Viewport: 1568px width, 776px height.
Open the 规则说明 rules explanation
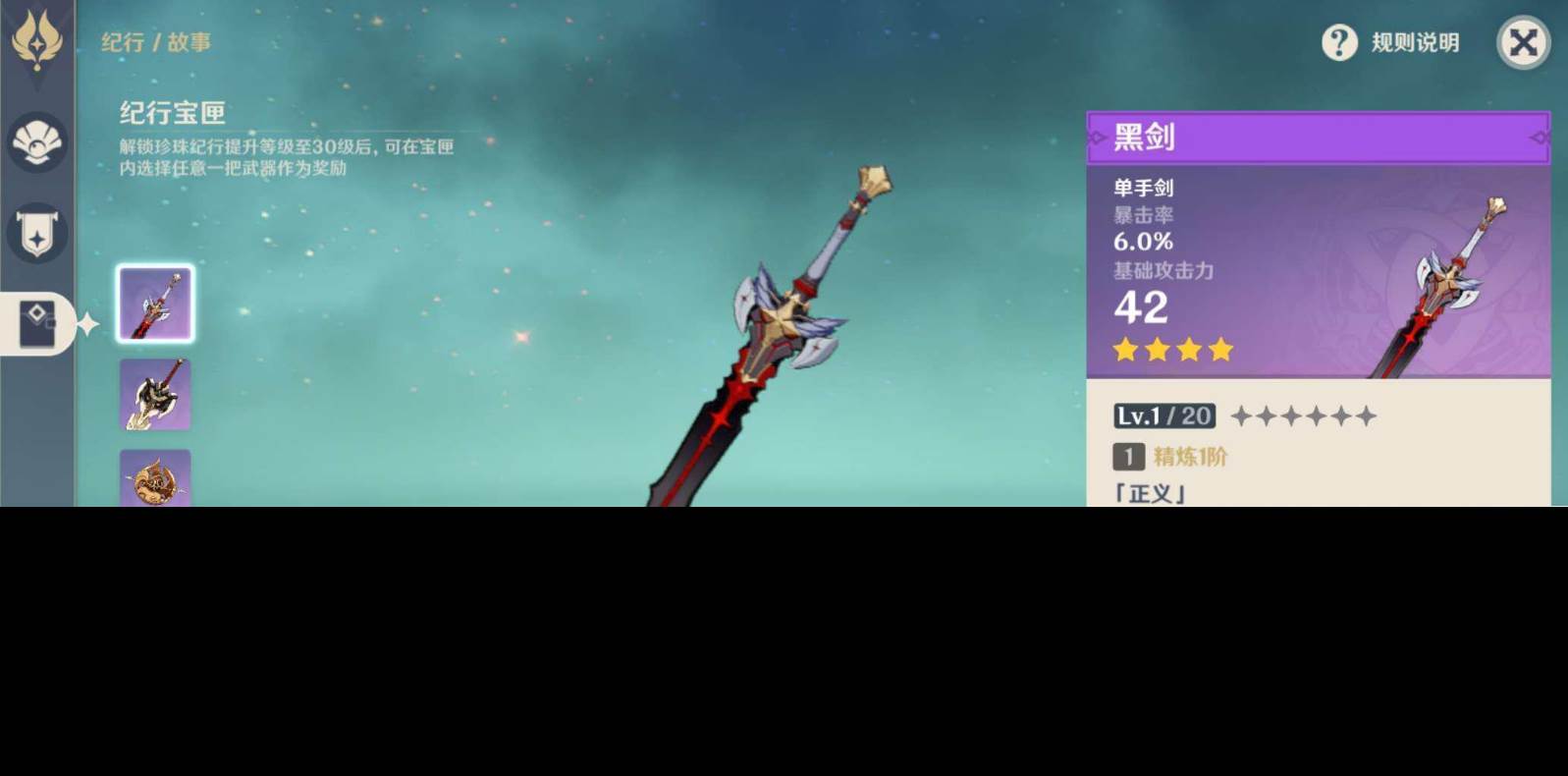pos(1390,42)
